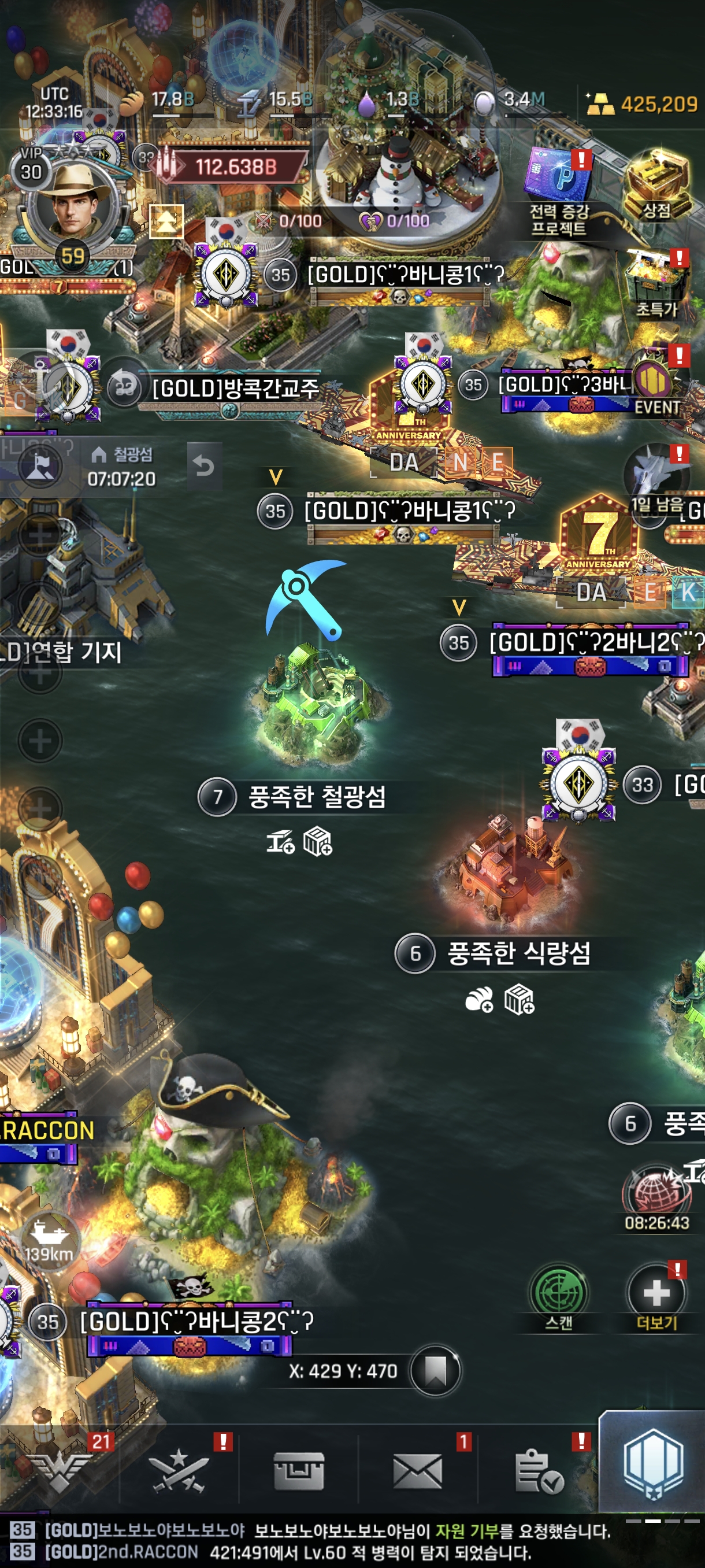The height and width of the screenshot is (1568, 705).
Task: Tap the 112.638B power display
Action: coord(235,165)
